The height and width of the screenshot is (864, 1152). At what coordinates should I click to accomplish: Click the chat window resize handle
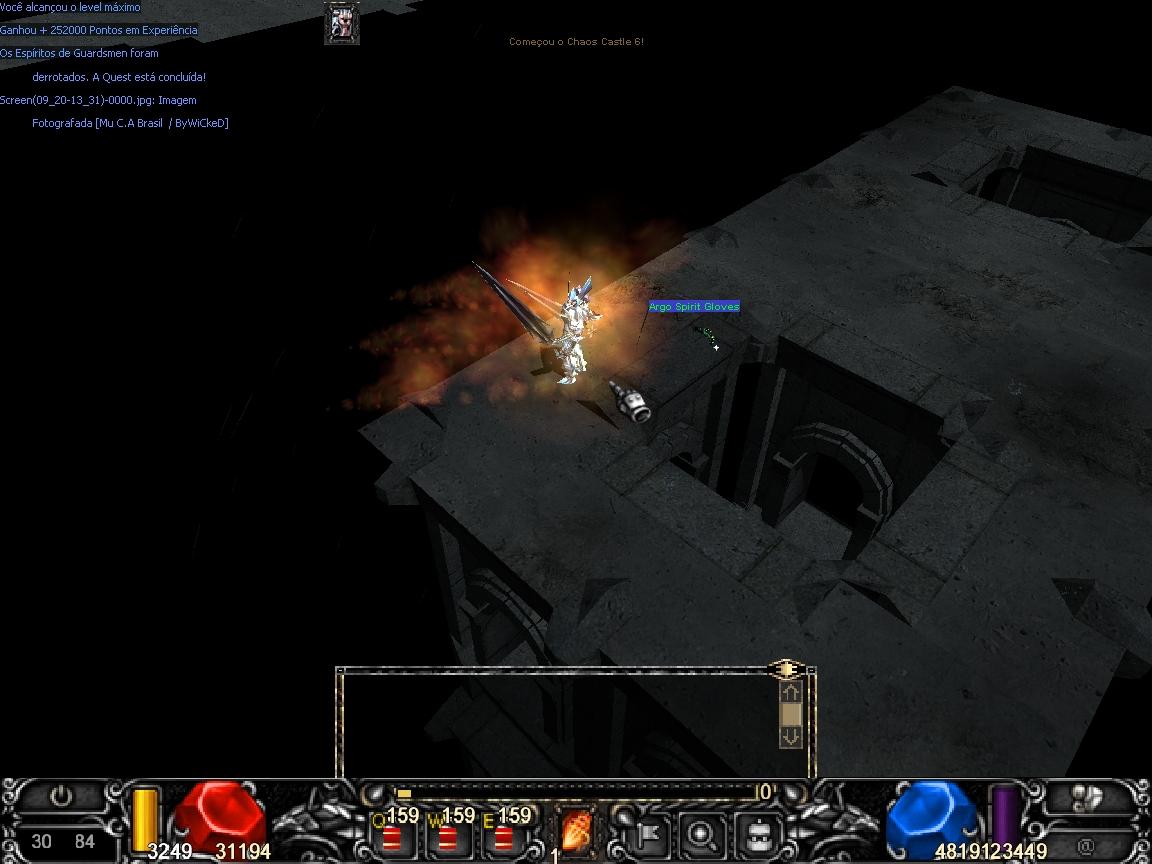click(x=786, y=669)
